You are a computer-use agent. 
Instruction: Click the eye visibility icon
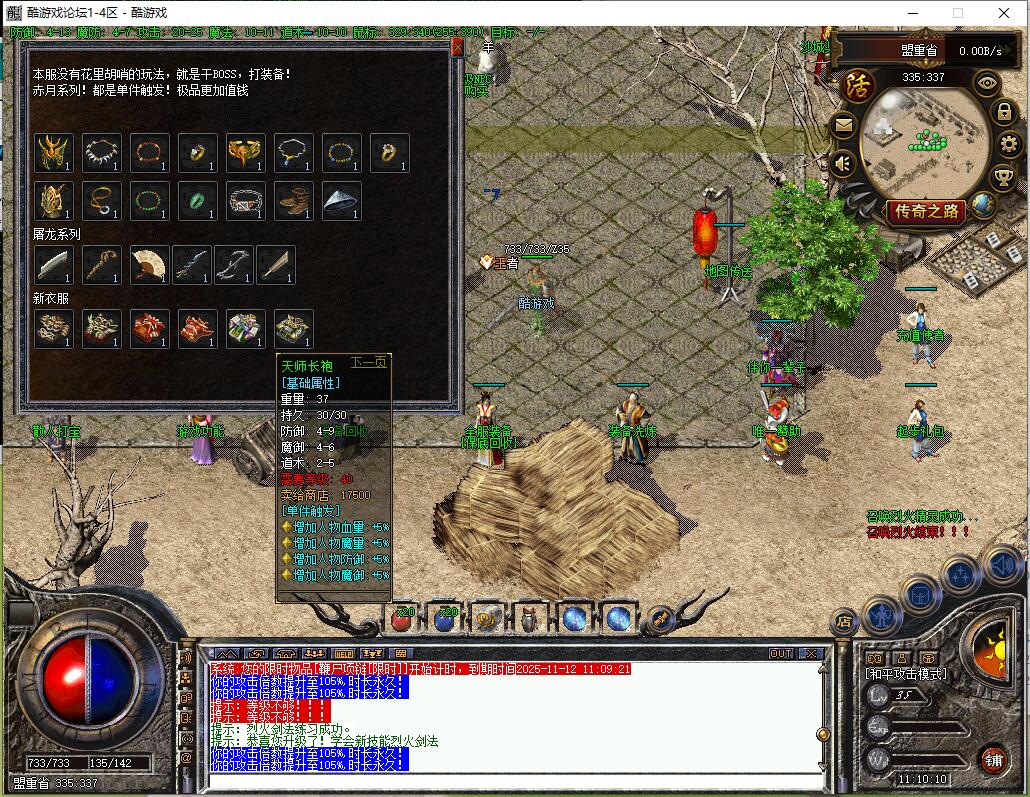[987, 84]
